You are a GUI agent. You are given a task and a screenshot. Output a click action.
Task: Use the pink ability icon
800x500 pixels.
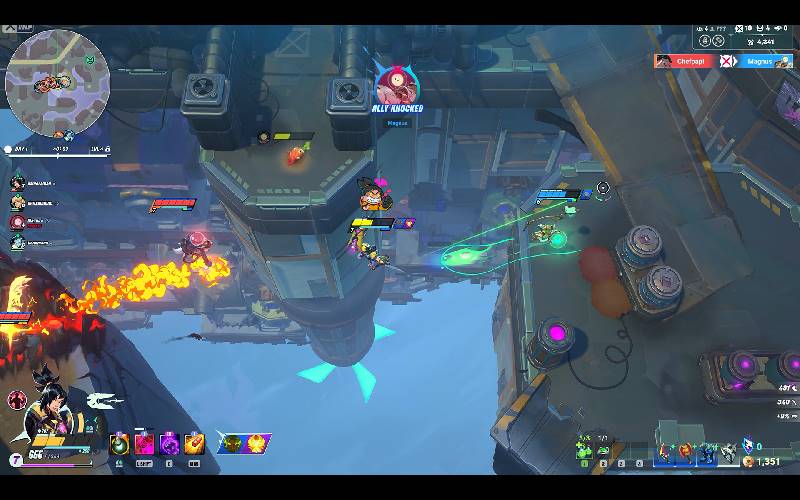(x=145, y=443)
